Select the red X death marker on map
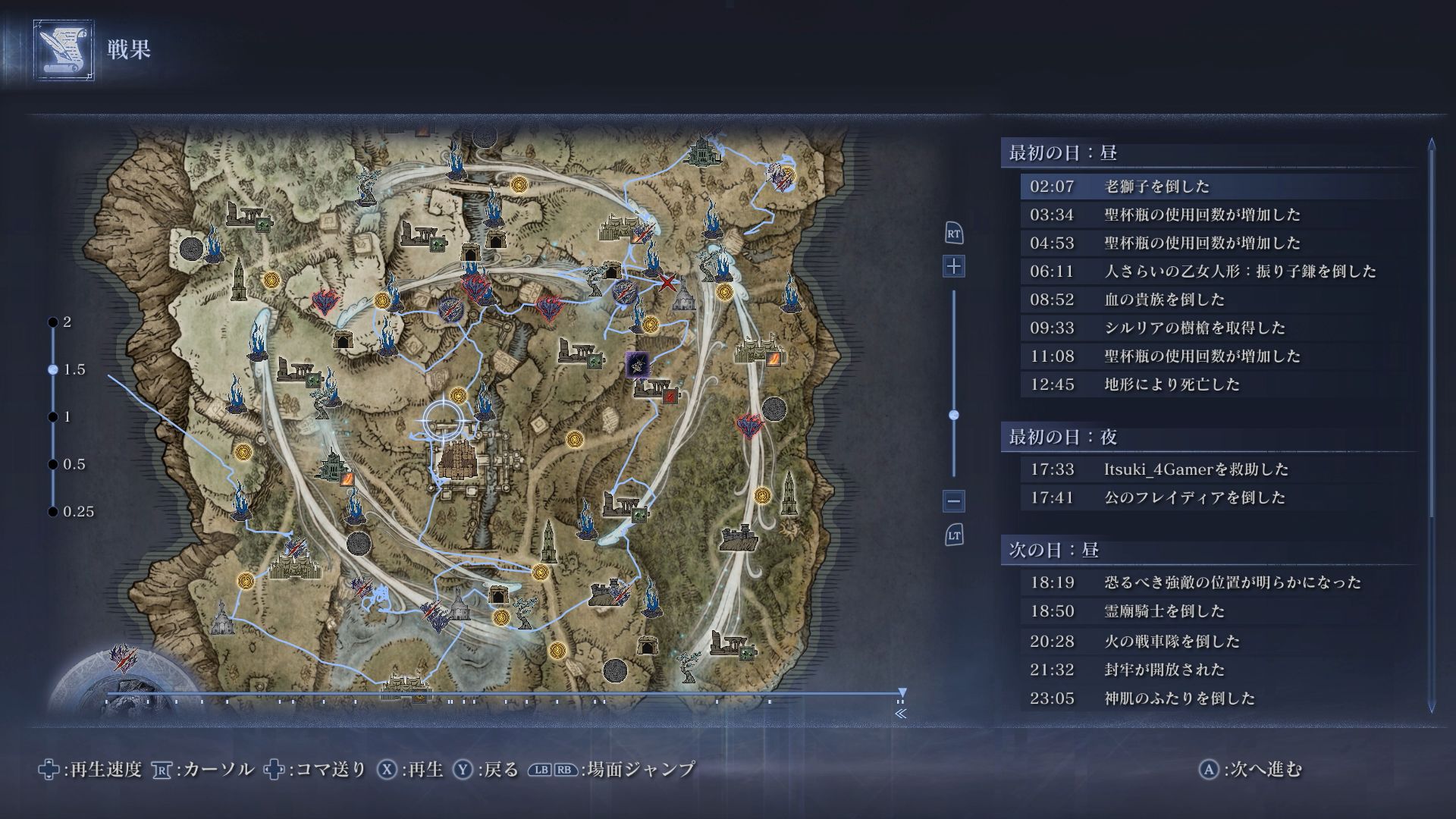1456x819 pixels. (667, 284)
